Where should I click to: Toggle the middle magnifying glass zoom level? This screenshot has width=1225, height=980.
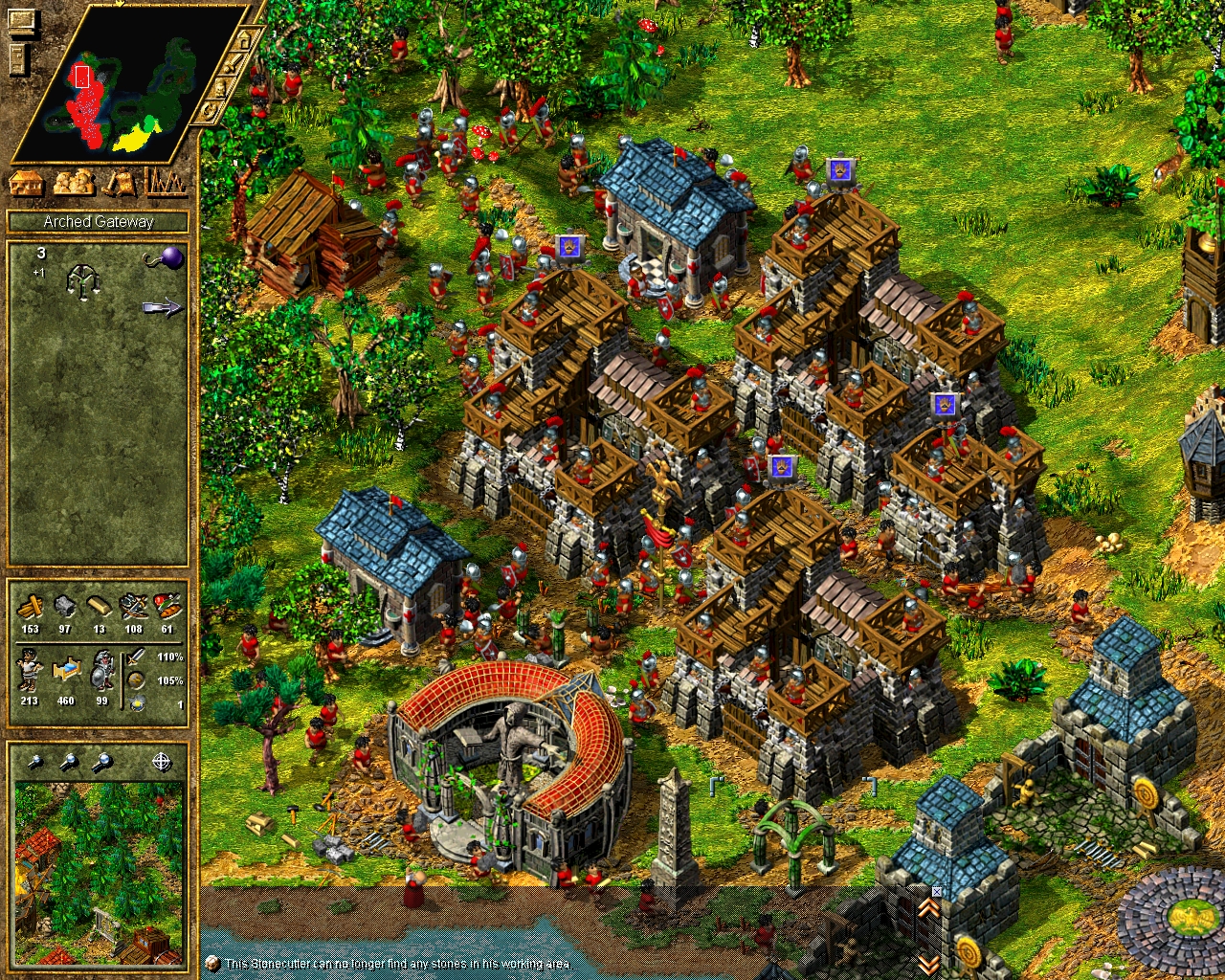(x=69, y=761)
